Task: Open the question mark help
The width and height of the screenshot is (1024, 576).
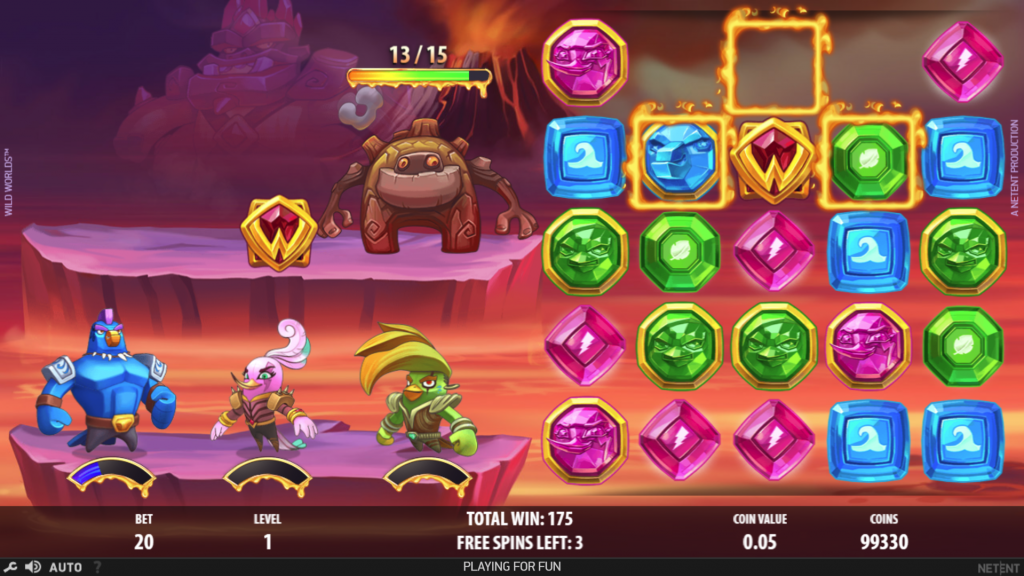Action: [98, 567]
